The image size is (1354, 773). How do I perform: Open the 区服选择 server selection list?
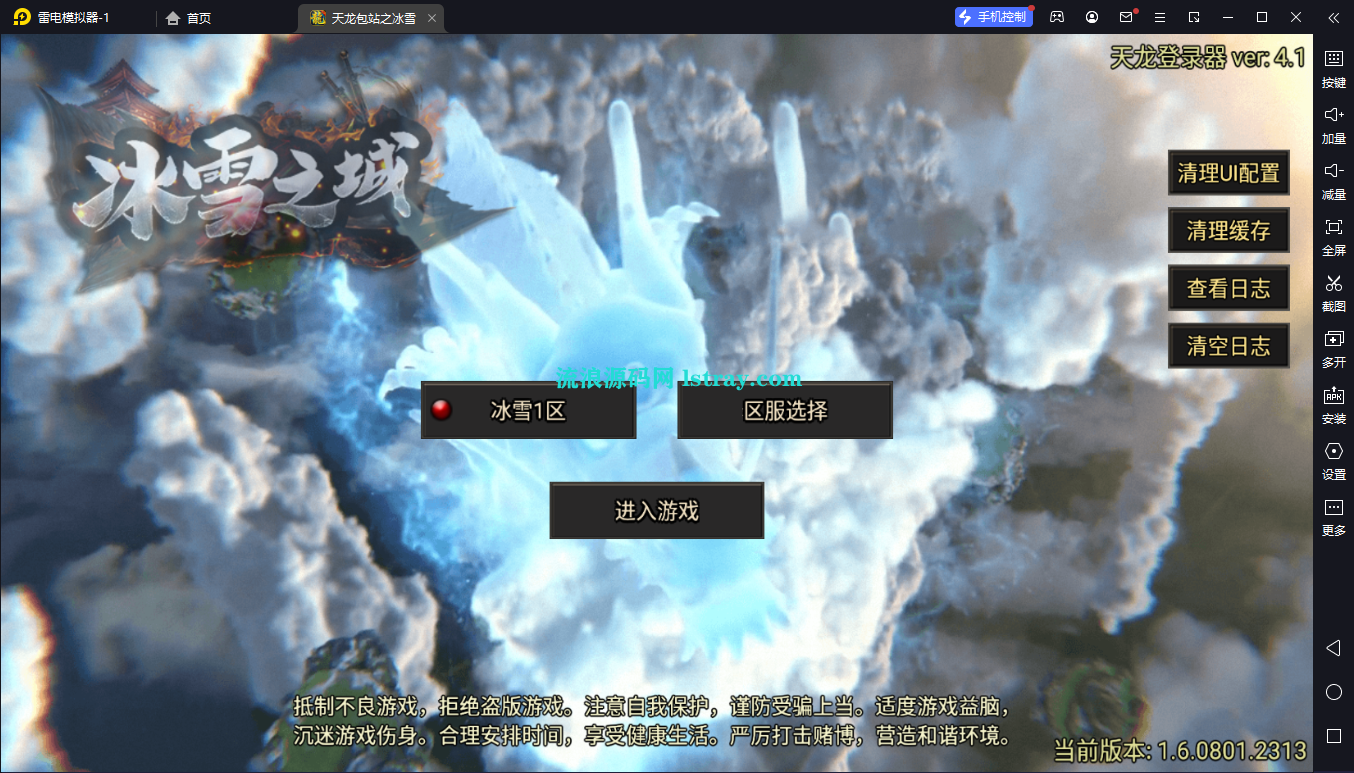click(x=784, y=410)
